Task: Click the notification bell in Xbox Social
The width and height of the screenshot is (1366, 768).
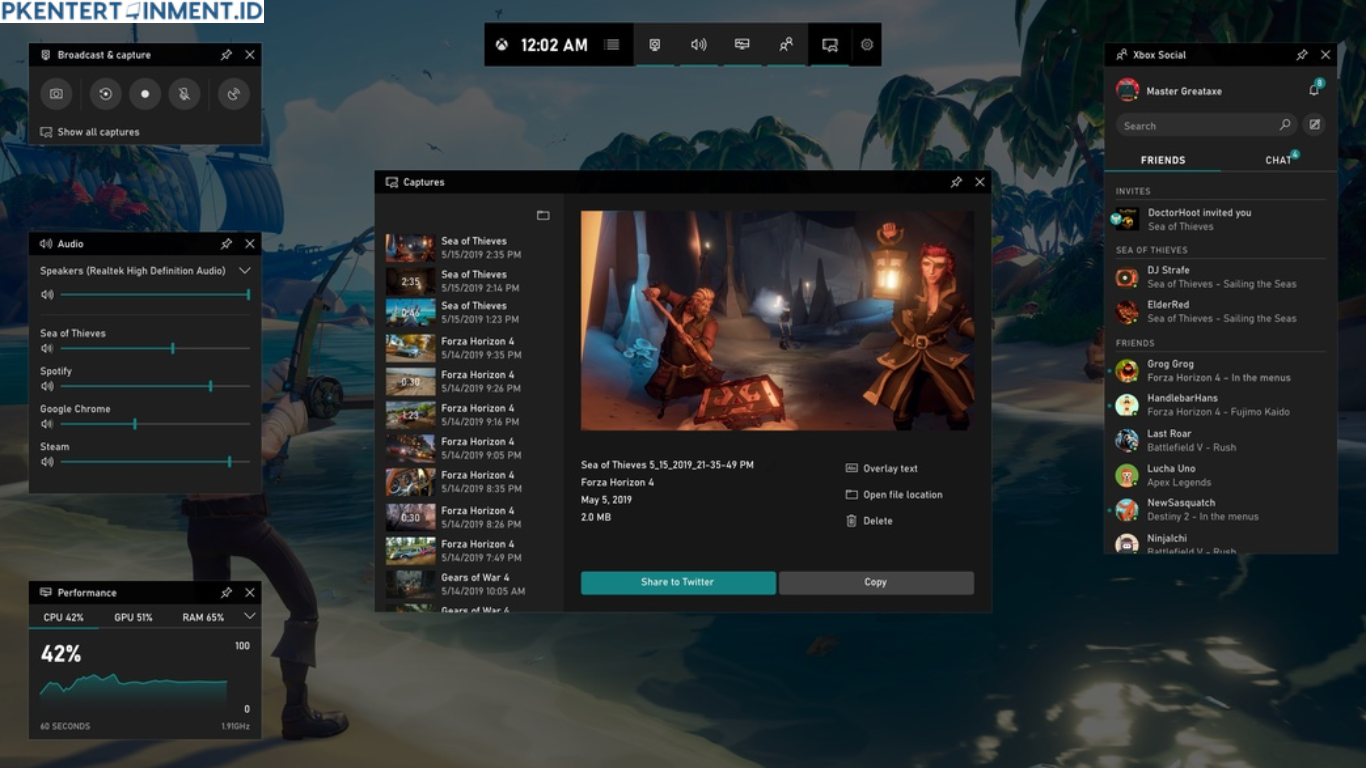Action: (x=1315, y=89)
